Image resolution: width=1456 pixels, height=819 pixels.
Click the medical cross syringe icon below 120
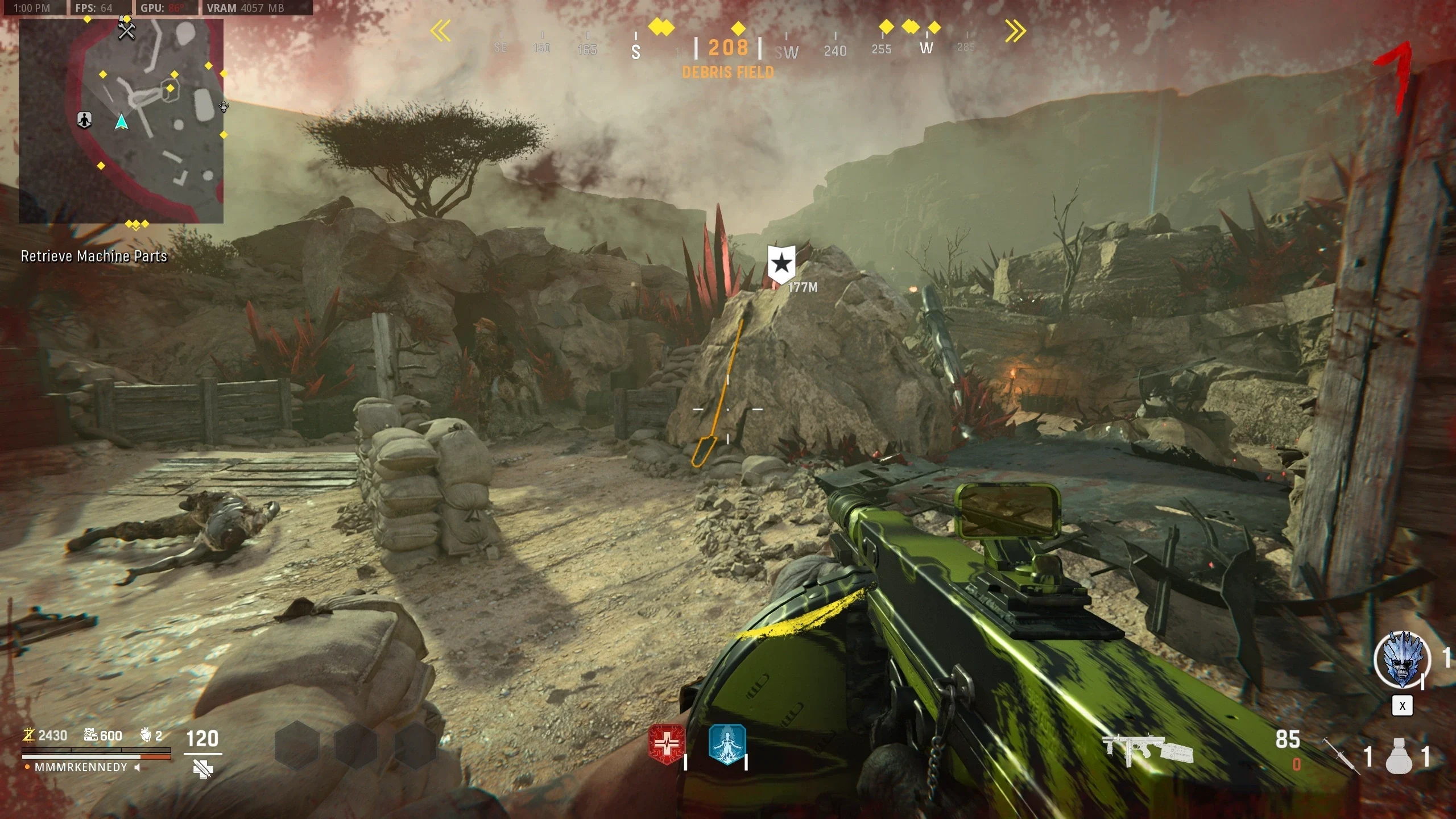(x=202, y=770)
